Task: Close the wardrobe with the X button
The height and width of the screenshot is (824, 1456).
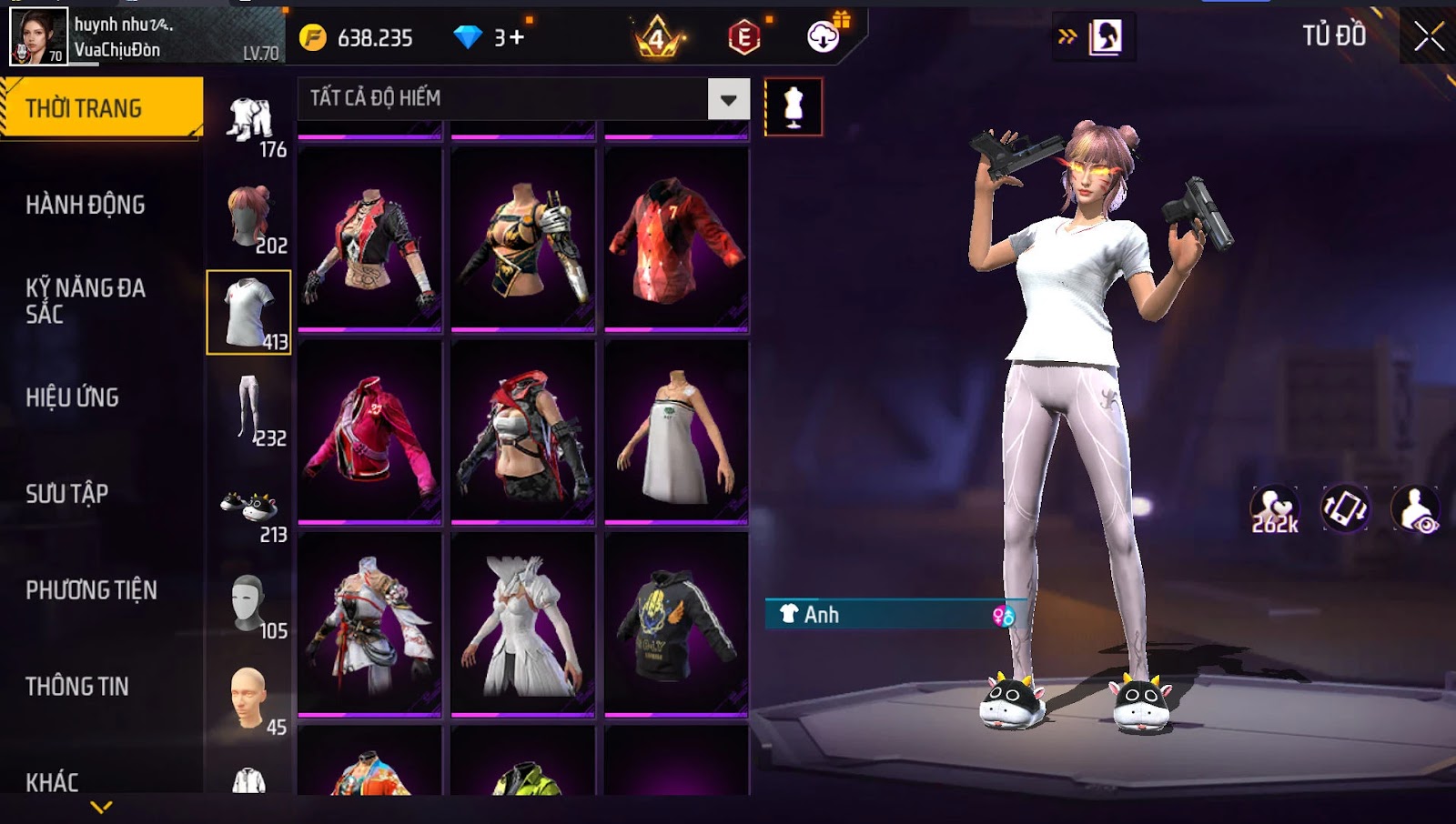Action: (x=1428, y=37)
